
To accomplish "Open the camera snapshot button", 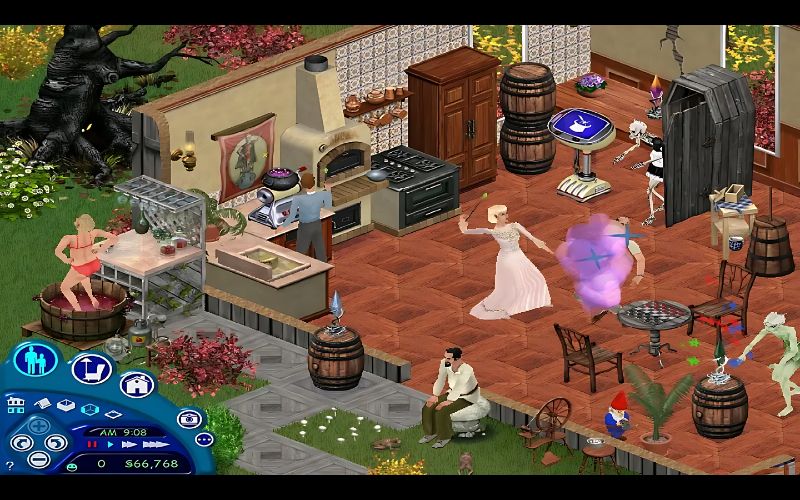I will tap(188, 419).
